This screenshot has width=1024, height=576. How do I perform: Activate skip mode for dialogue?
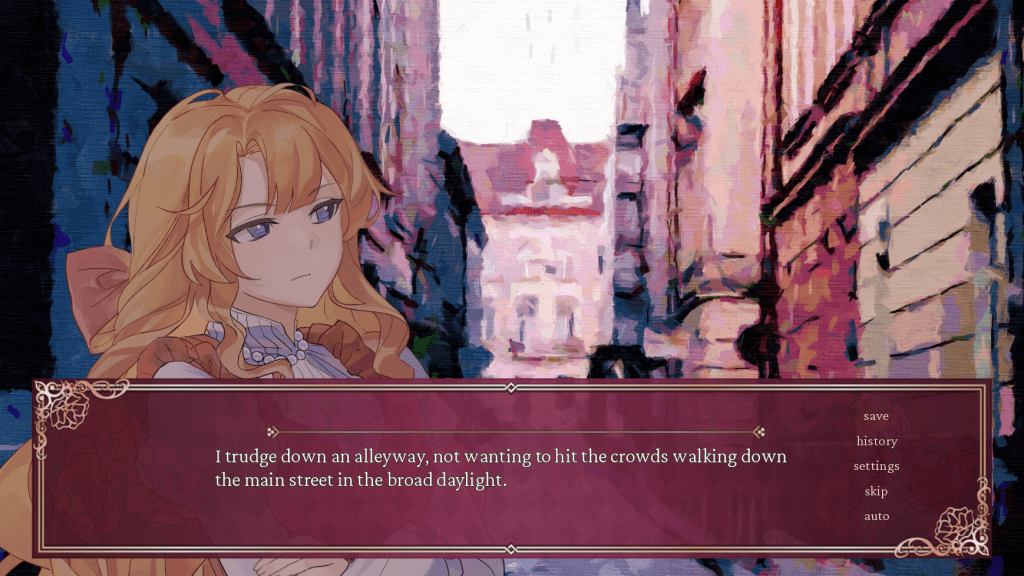pyautogui.click(x=876, y=491)
